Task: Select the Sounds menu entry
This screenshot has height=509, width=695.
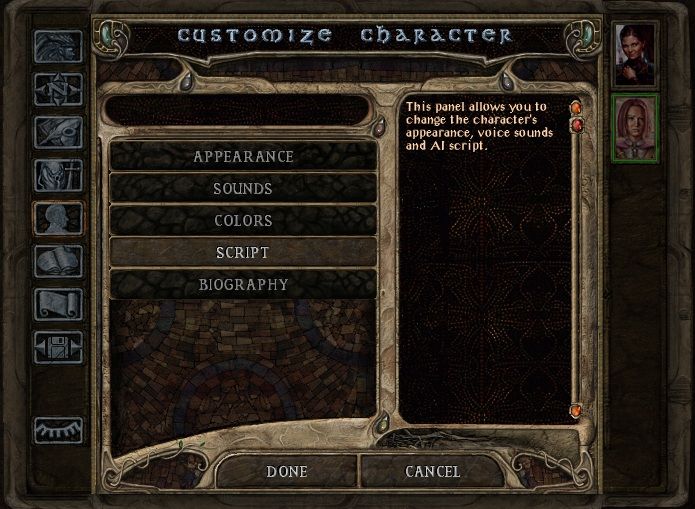Action: point(243,188)
